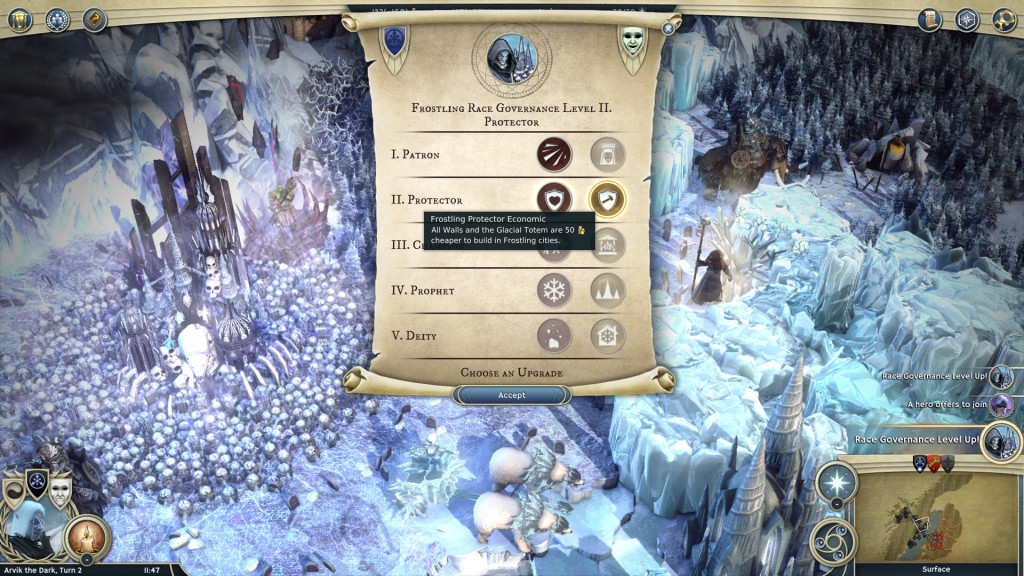Select the Protector shield-with-heart upgrade
This screenshot has height=576, width=1024.
coord(554,198)
